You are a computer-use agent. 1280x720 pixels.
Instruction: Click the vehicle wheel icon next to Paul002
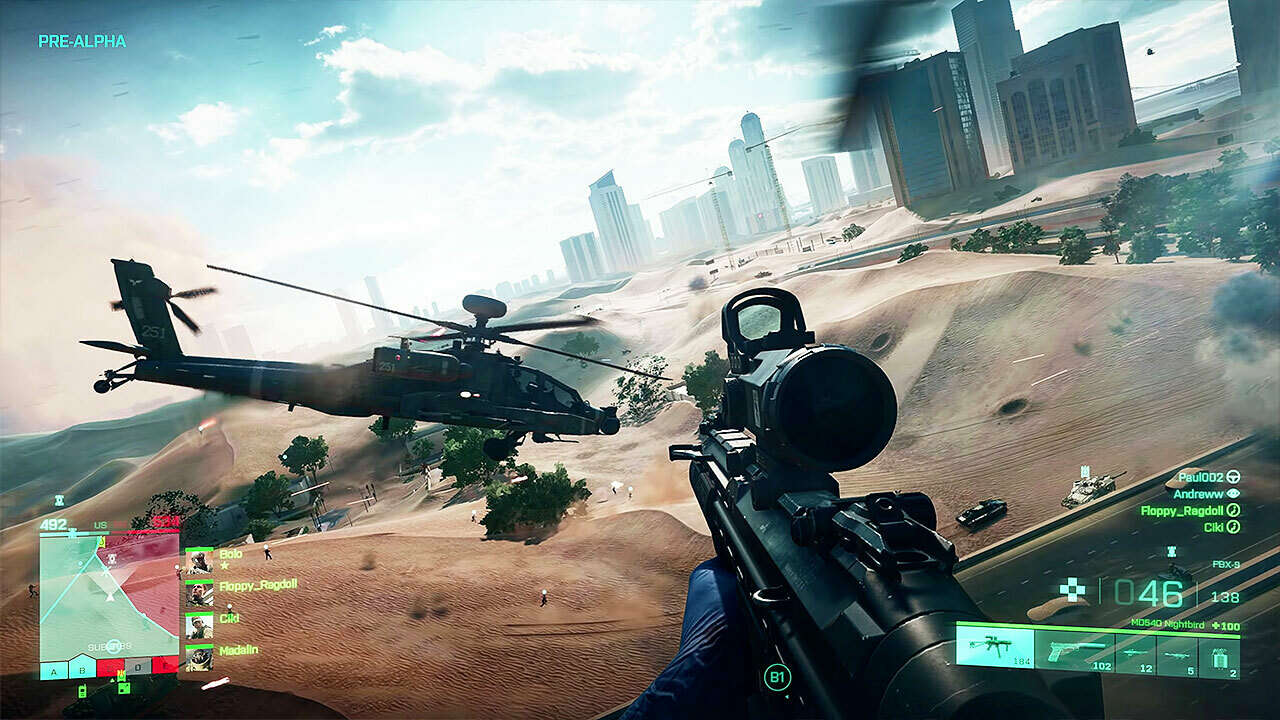tap(1234, 478)
